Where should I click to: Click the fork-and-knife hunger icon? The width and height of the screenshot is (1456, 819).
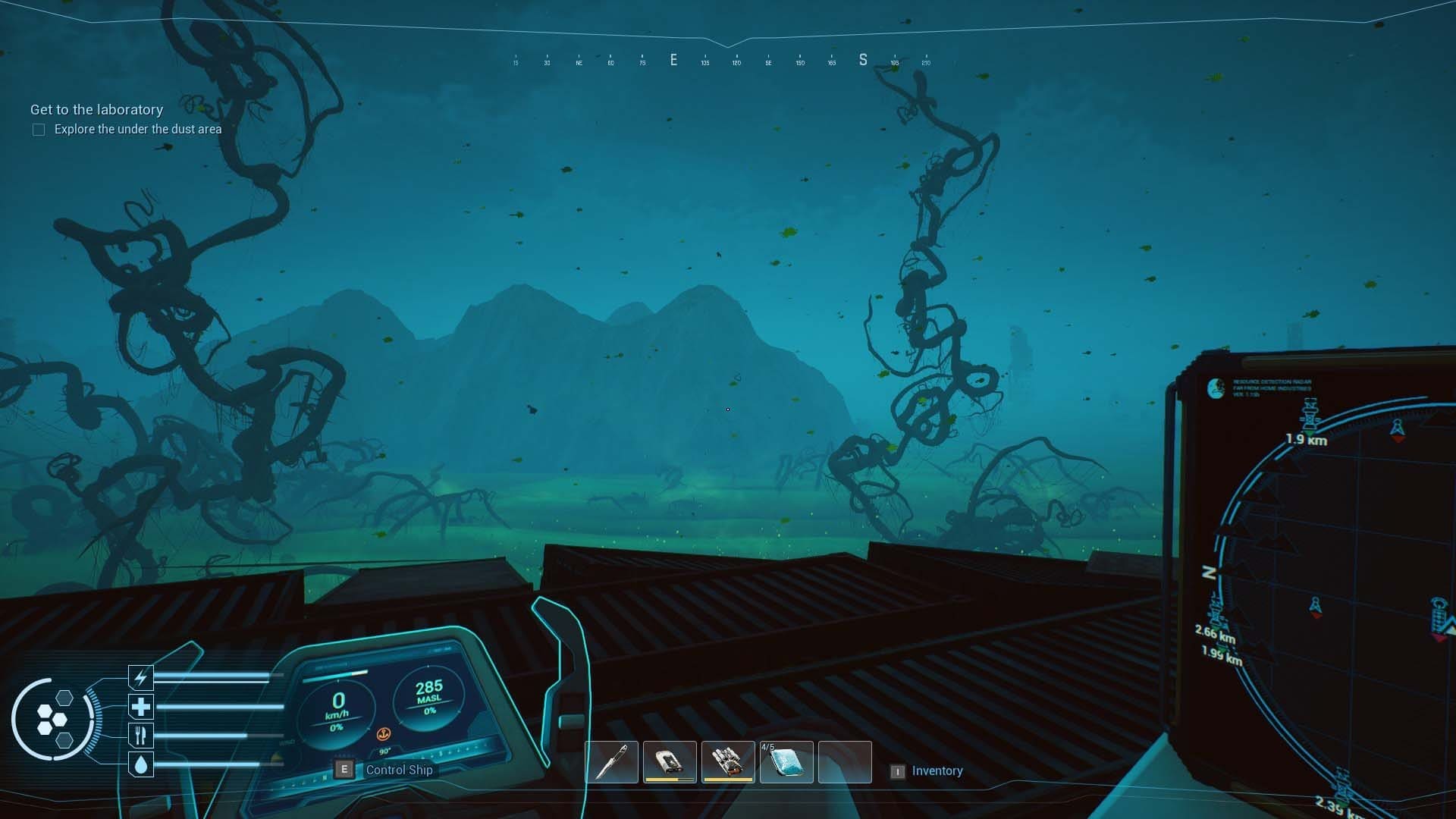tap(141, 735)
